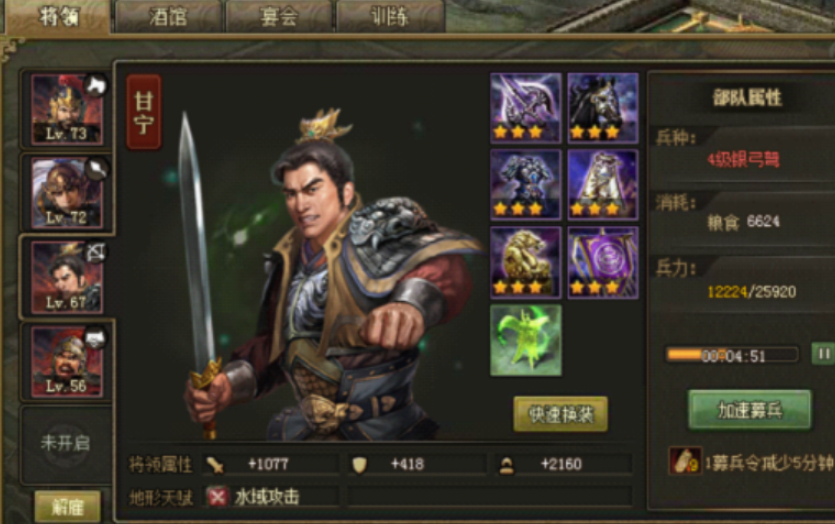
Task: Click the green warrior figure slot
Action: (526, 340)
